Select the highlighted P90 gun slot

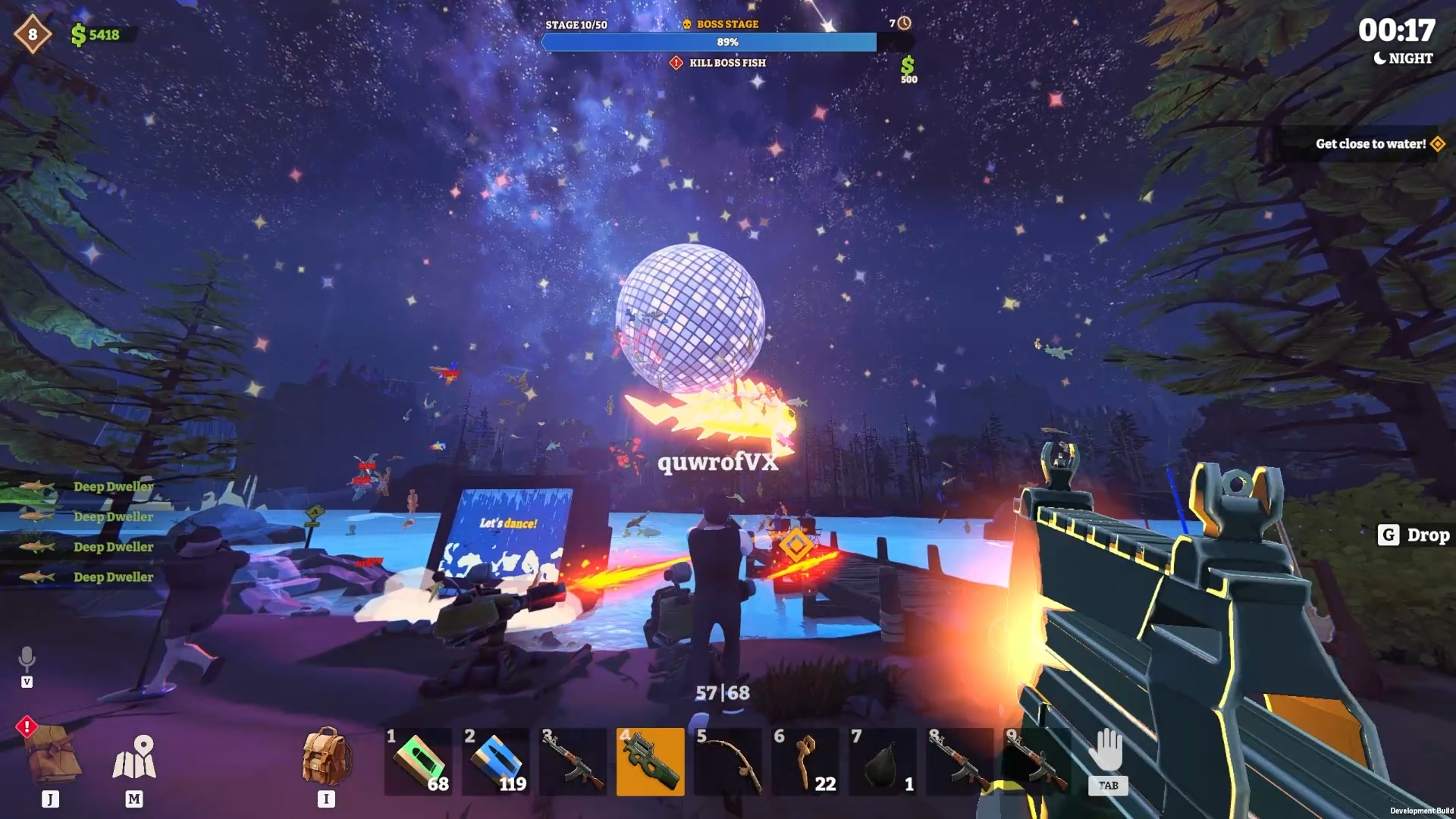point(650,761)
